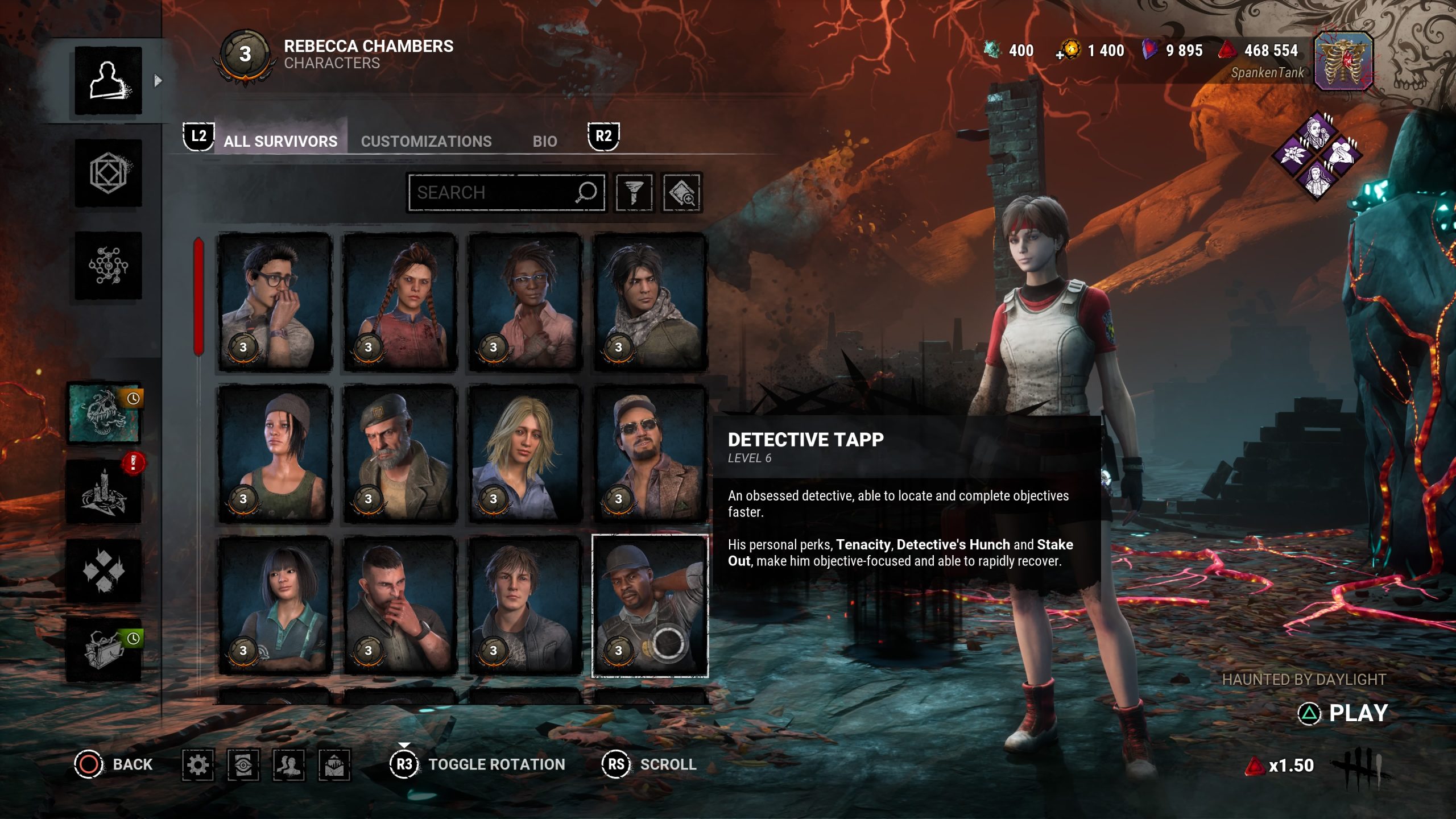Open the bloodweb node menu
The width and height of the screenshot is (1456, 819).
(108, 266)
